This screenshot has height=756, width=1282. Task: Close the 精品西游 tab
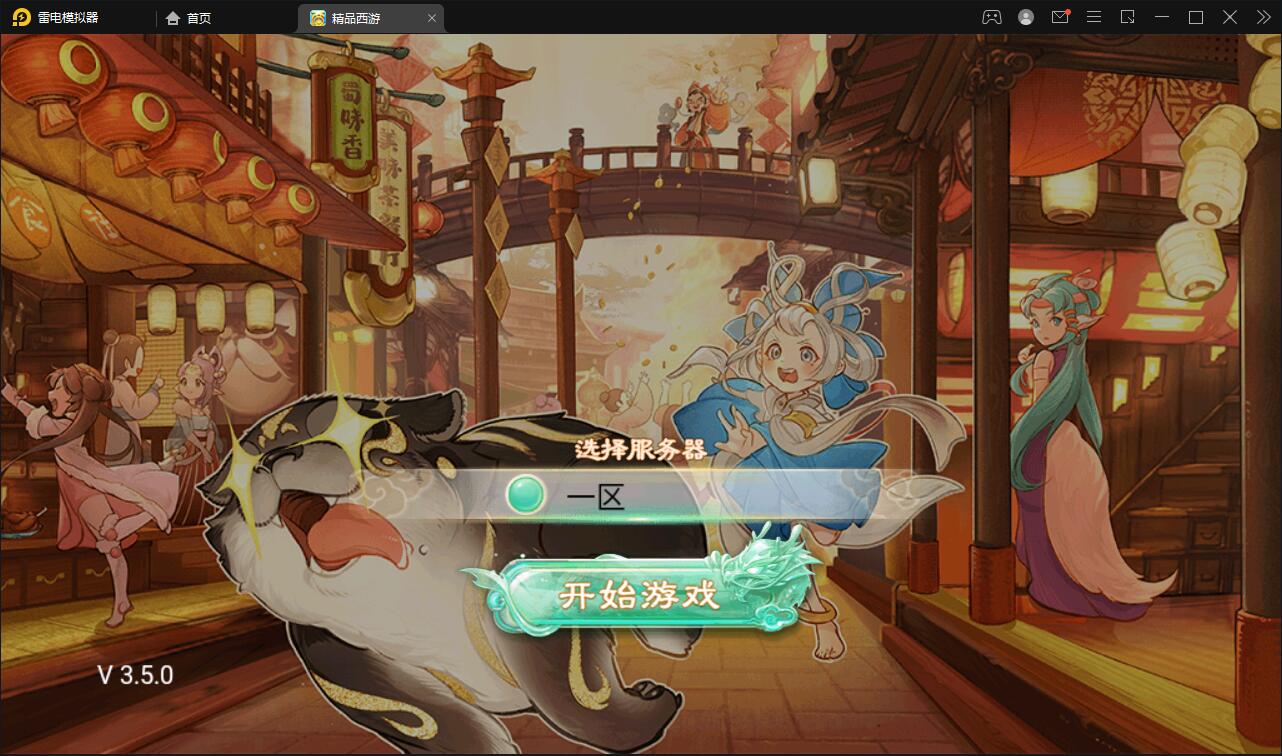431,18
